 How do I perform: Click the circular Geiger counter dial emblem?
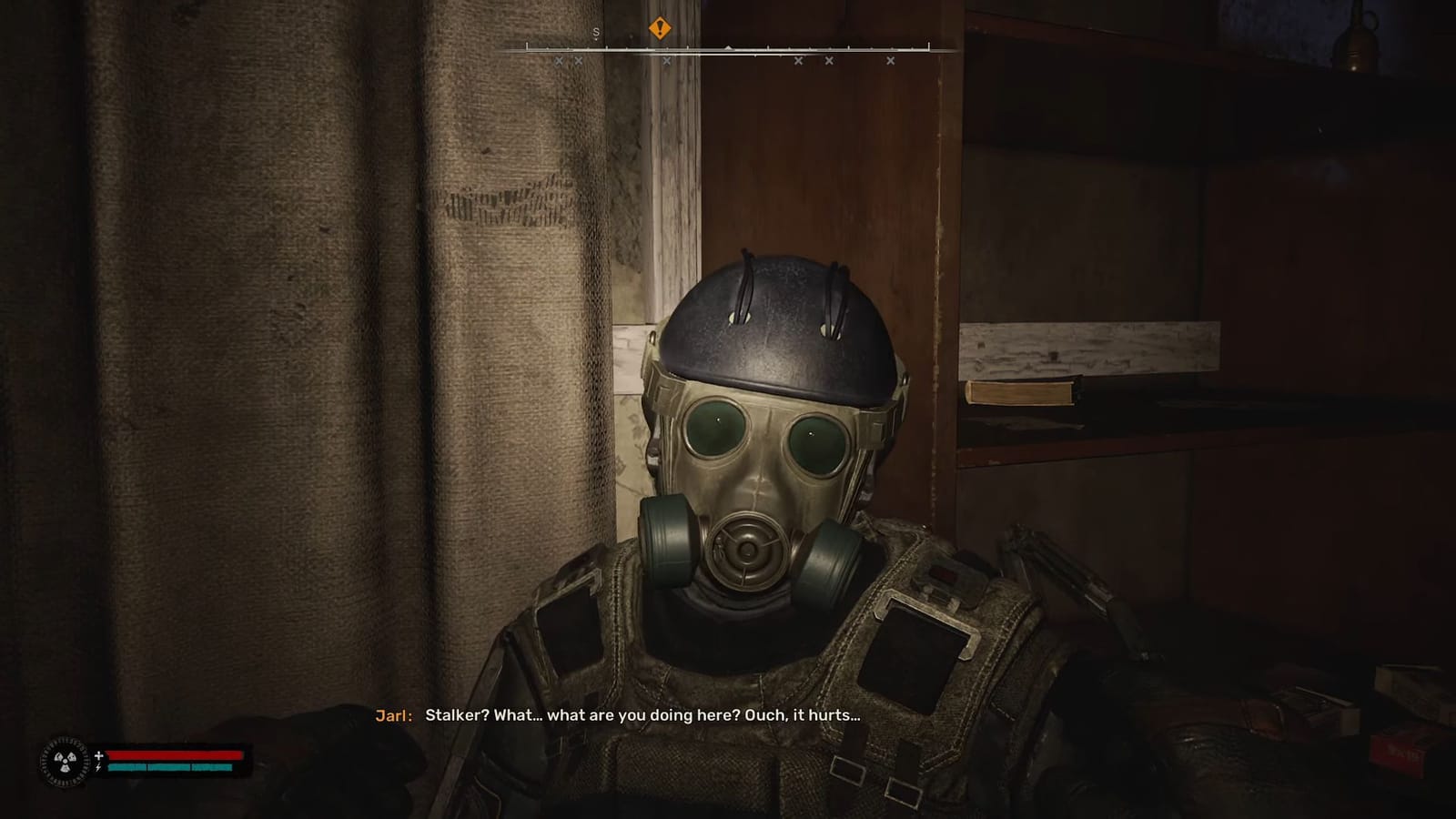coord(64,761)
